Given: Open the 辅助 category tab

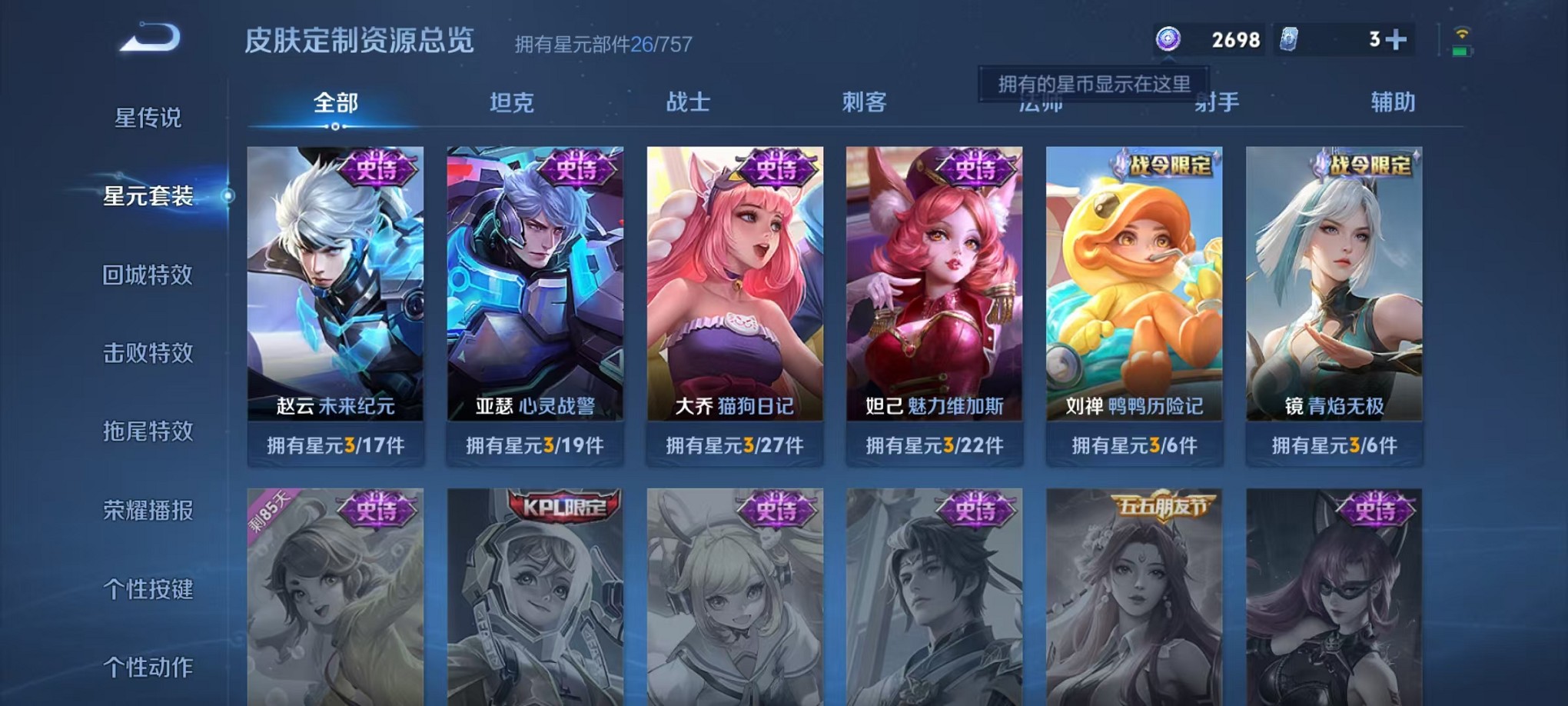Looking at the screenshot, I should point(1393,102).
